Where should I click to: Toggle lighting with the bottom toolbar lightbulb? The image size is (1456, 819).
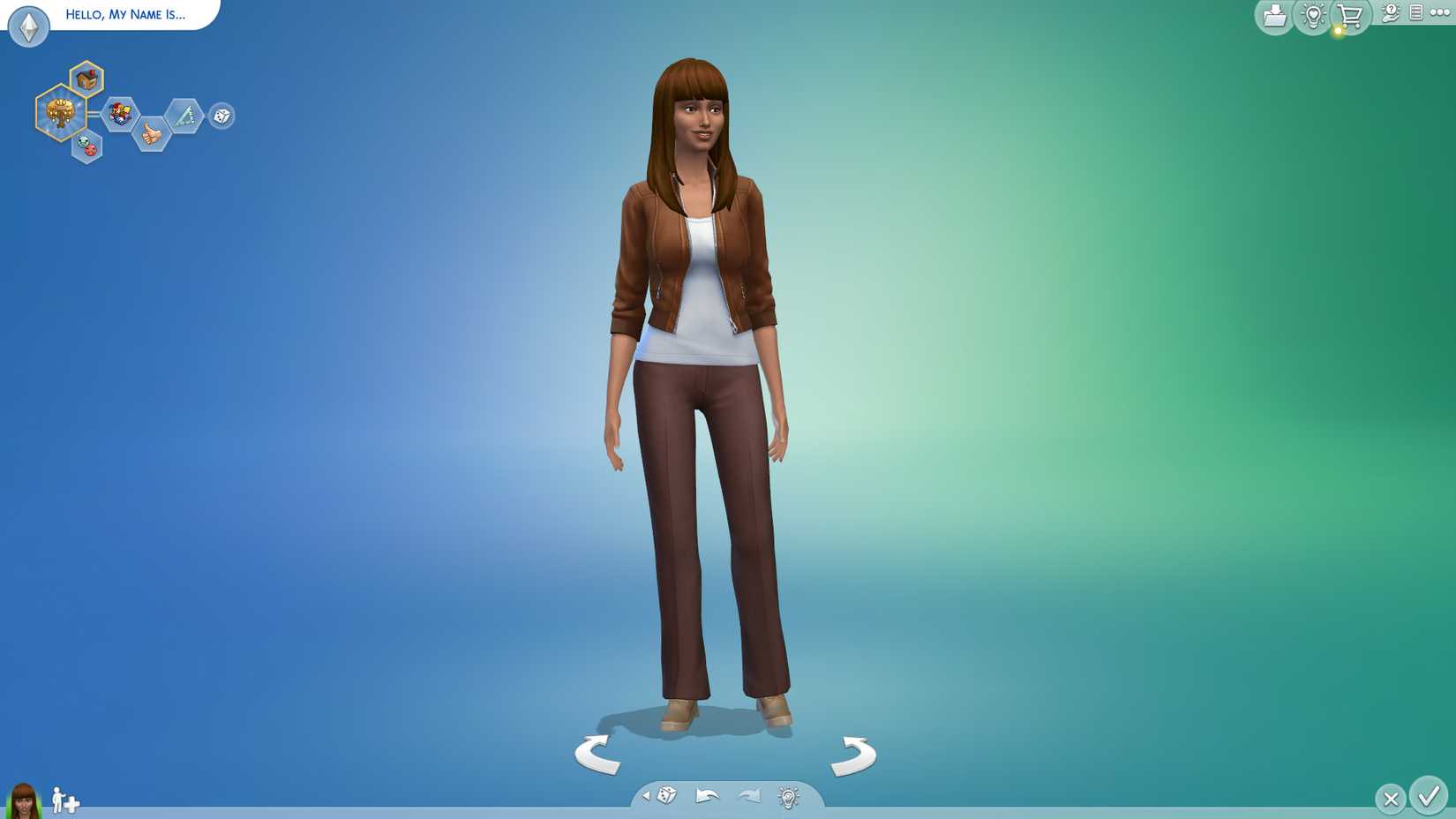[785, 796]
